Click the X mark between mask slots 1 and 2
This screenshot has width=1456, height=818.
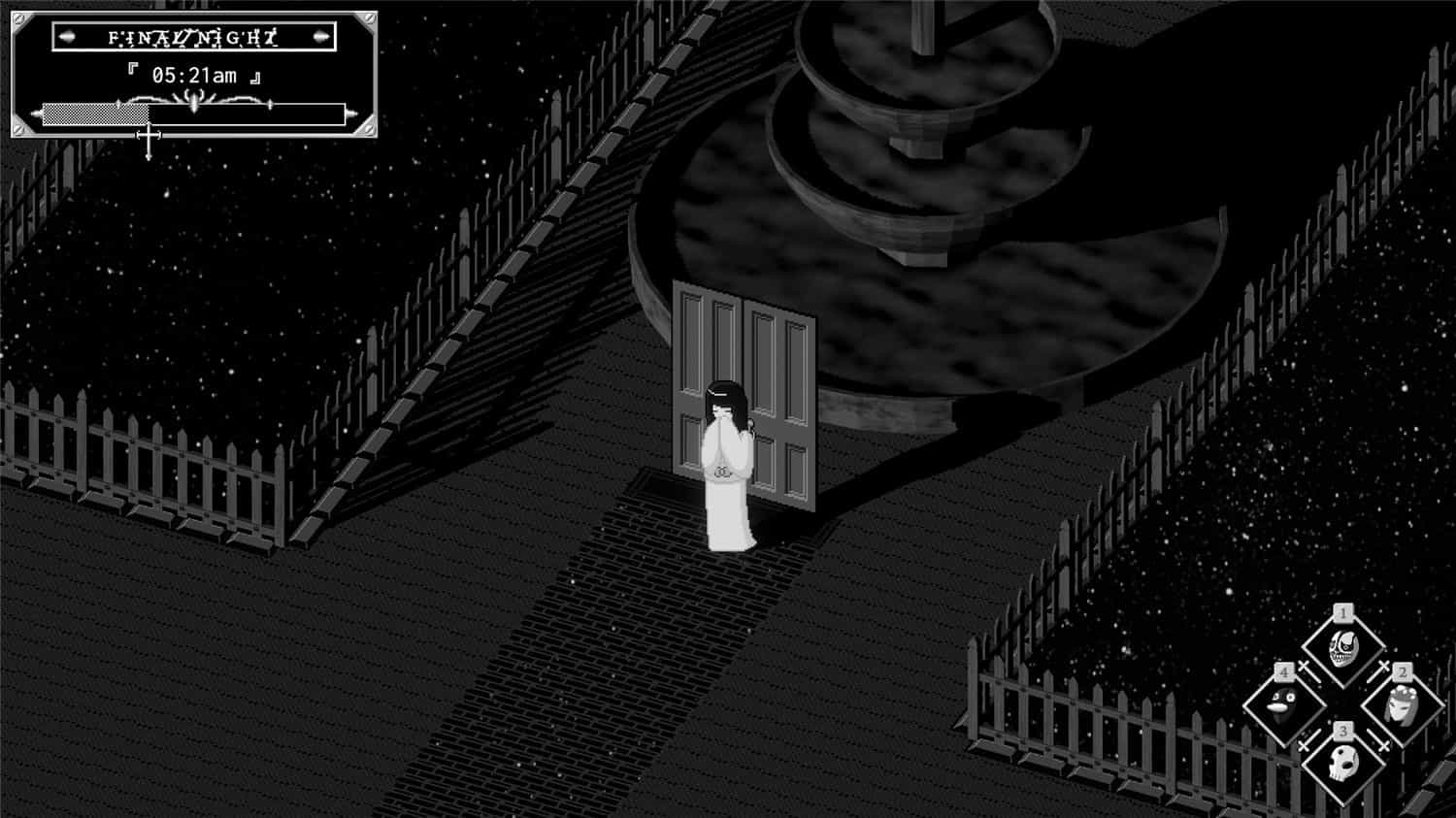click(x=1382, y=664)
